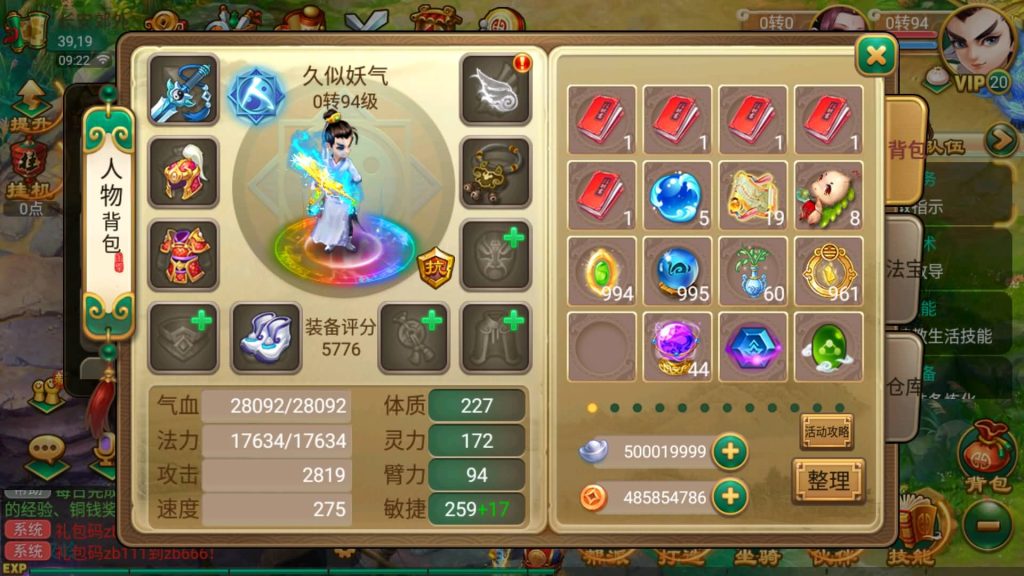Close the character bag panel
The image size is (1024, 576).
coord(876,56)
